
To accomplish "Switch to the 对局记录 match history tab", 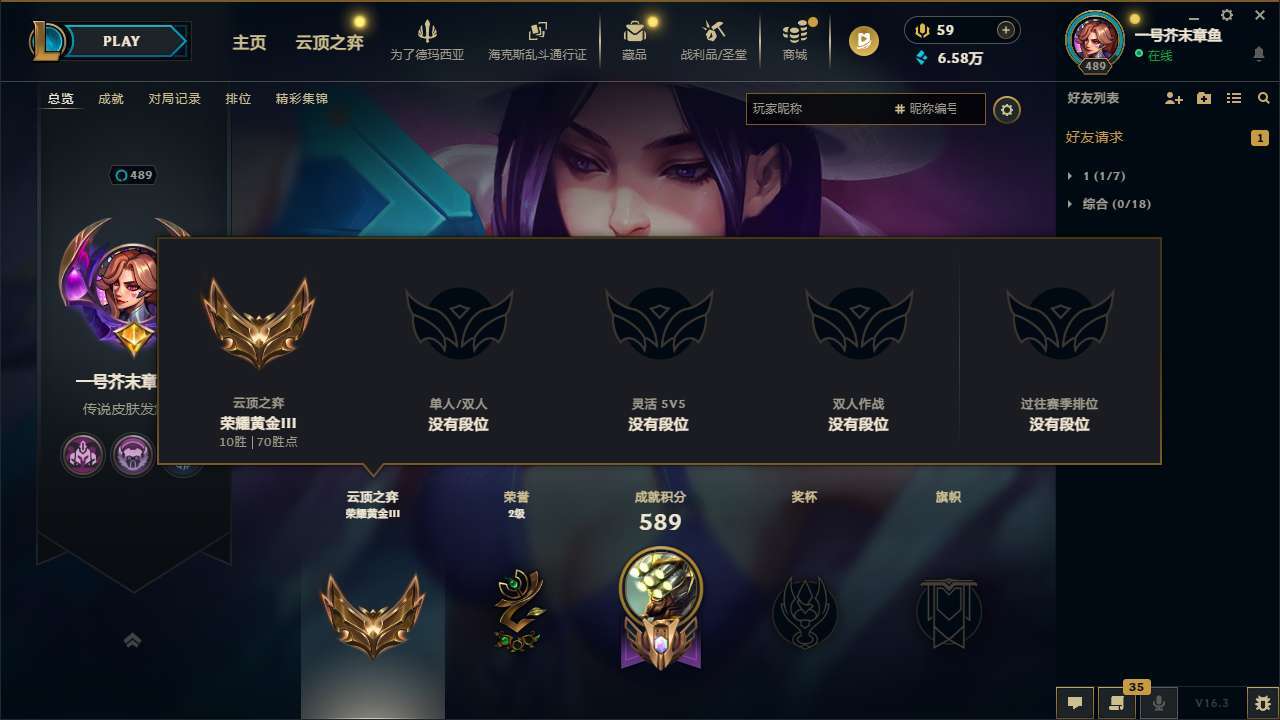I will [174, 98].
